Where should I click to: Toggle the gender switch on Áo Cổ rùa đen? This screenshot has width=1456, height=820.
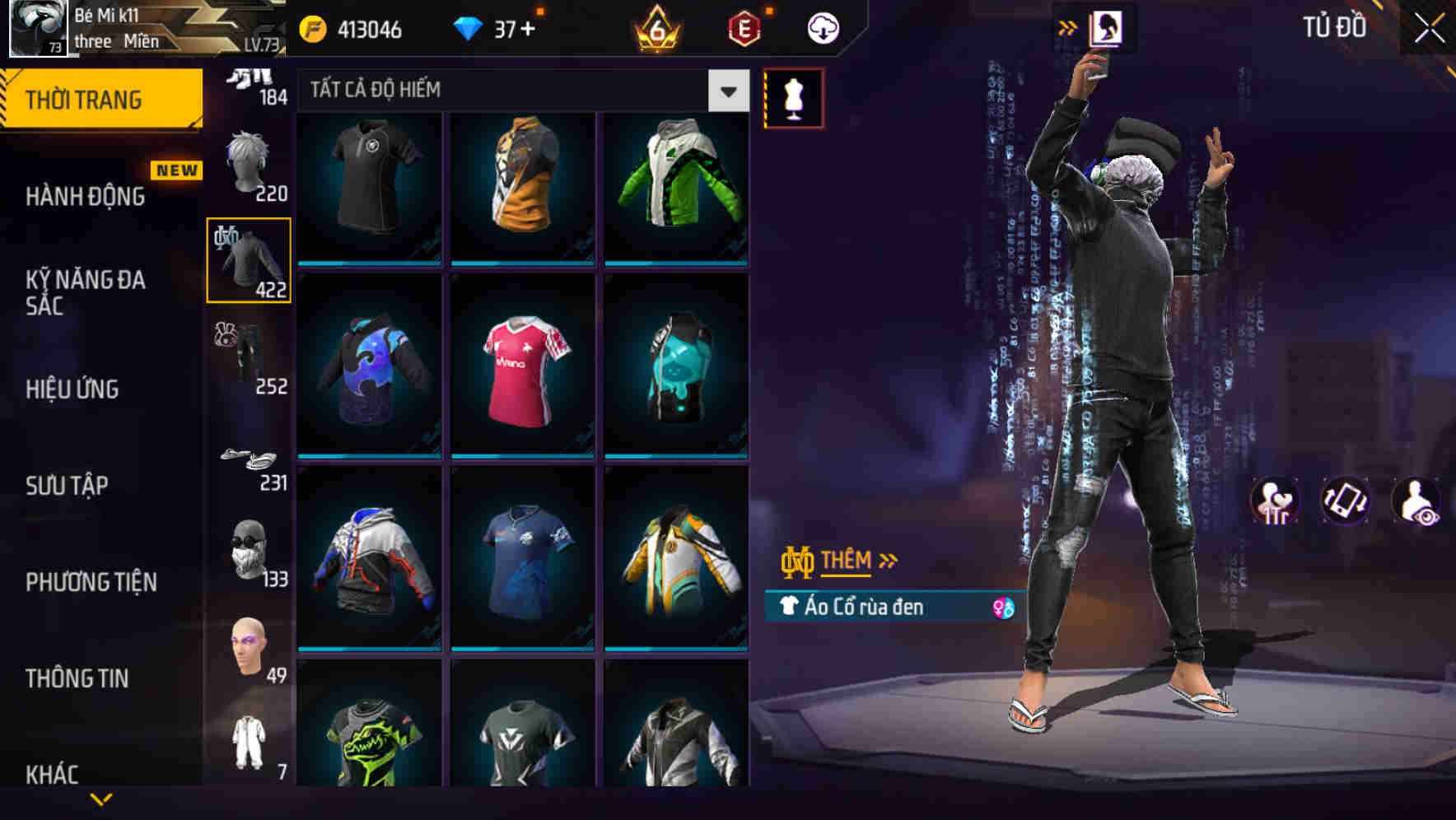pos(1001,606)
